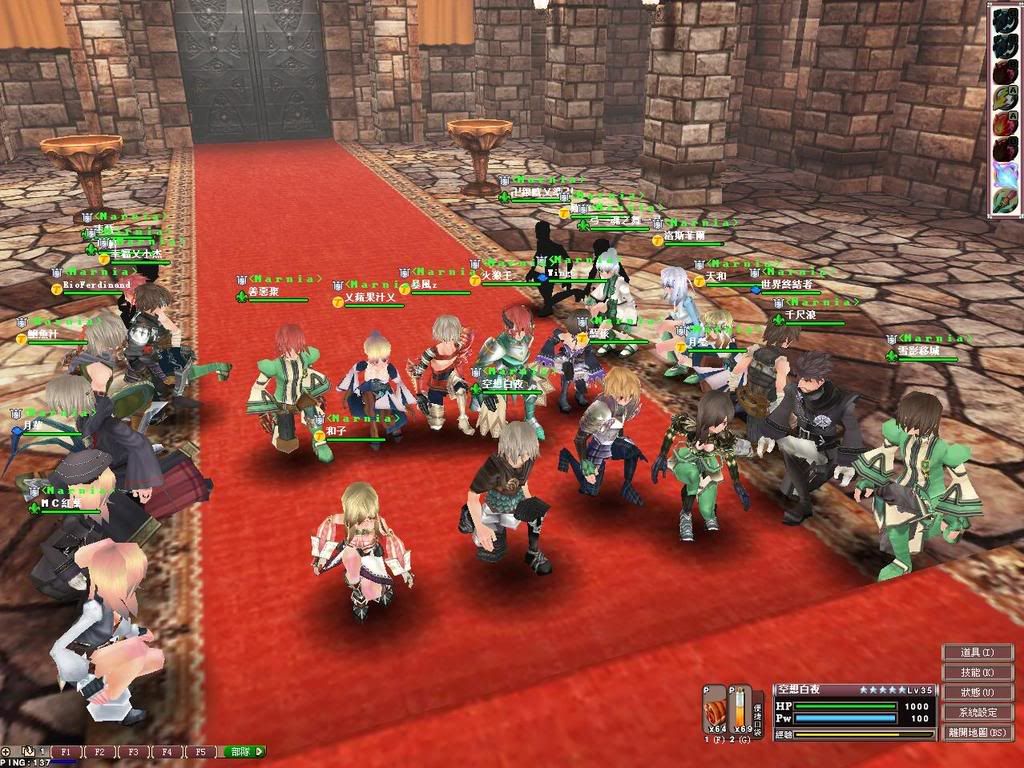Select the F2 chat shortcut tab

(100, 751)
